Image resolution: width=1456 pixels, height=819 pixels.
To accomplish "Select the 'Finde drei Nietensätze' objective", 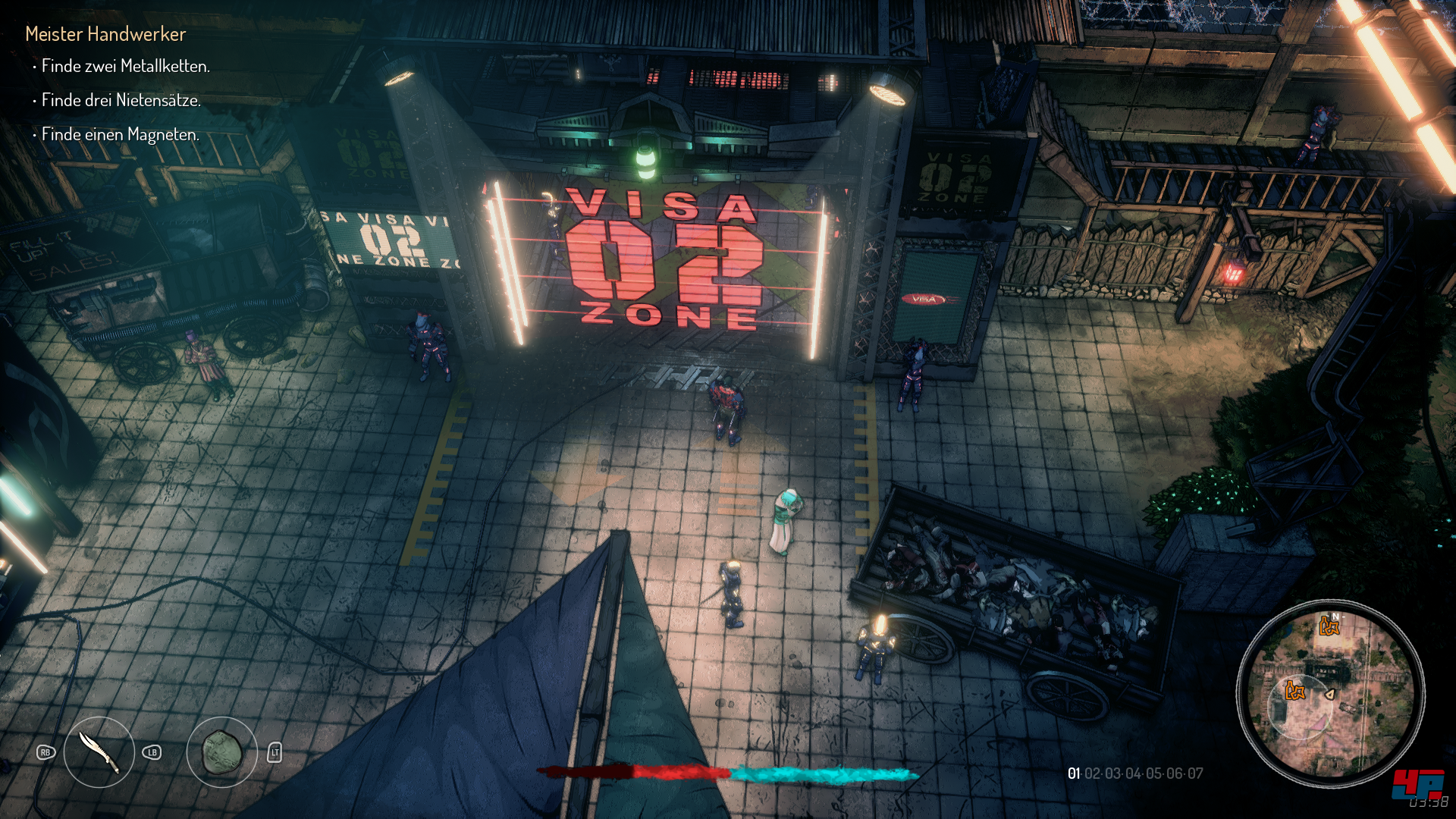I will [x=121, y=100].
